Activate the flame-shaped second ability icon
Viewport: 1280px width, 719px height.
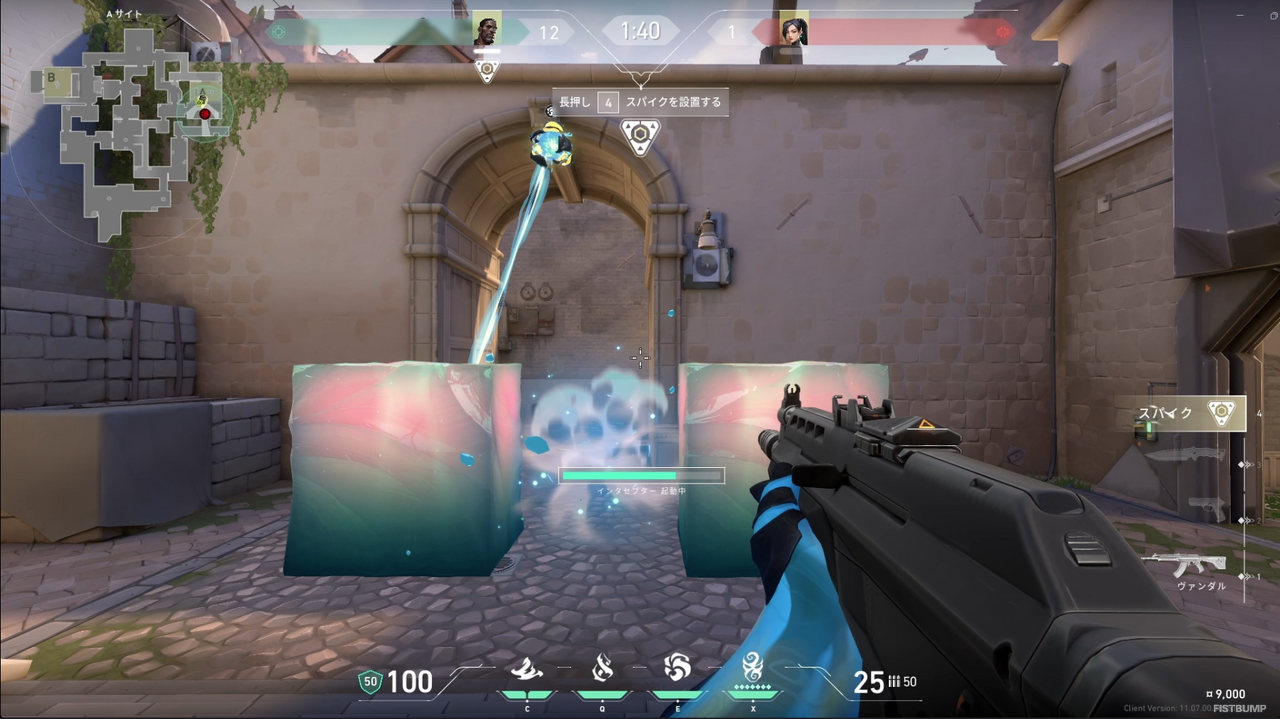pos(602,667)
